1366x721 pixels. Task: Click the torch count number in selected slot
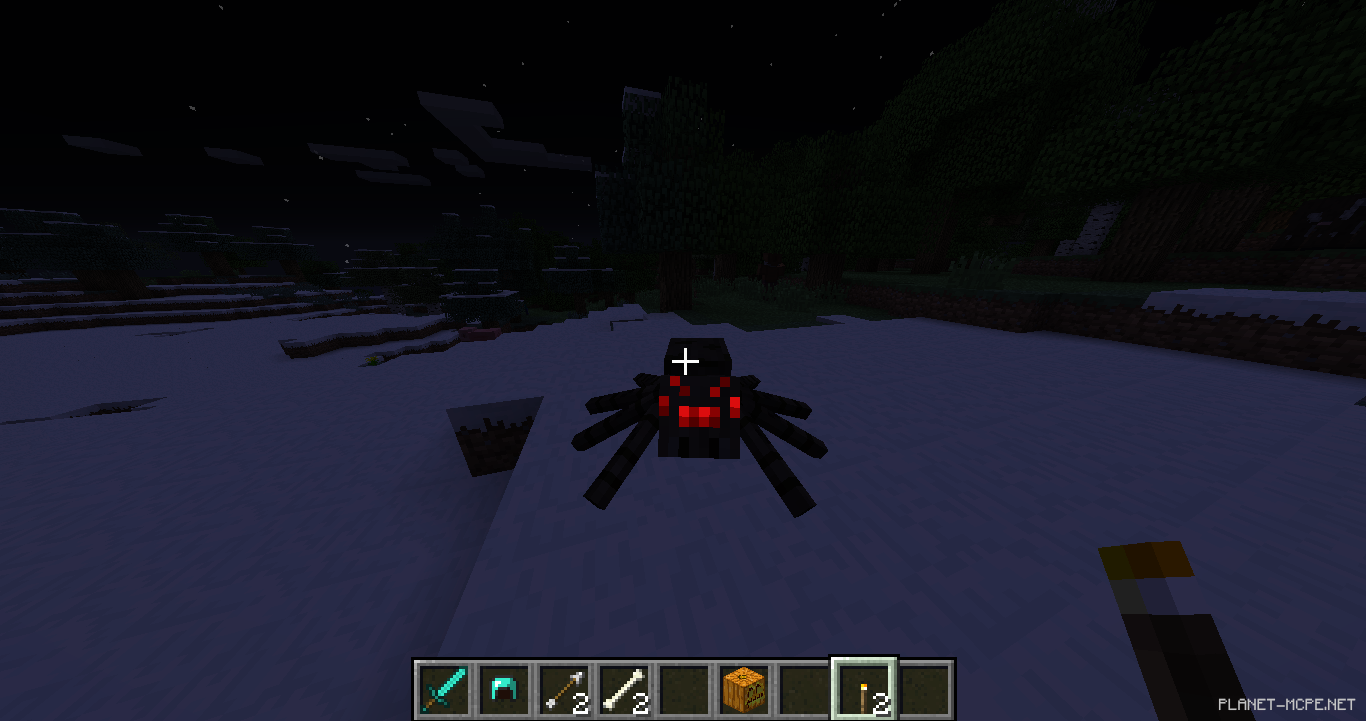[x=881, y=701]
